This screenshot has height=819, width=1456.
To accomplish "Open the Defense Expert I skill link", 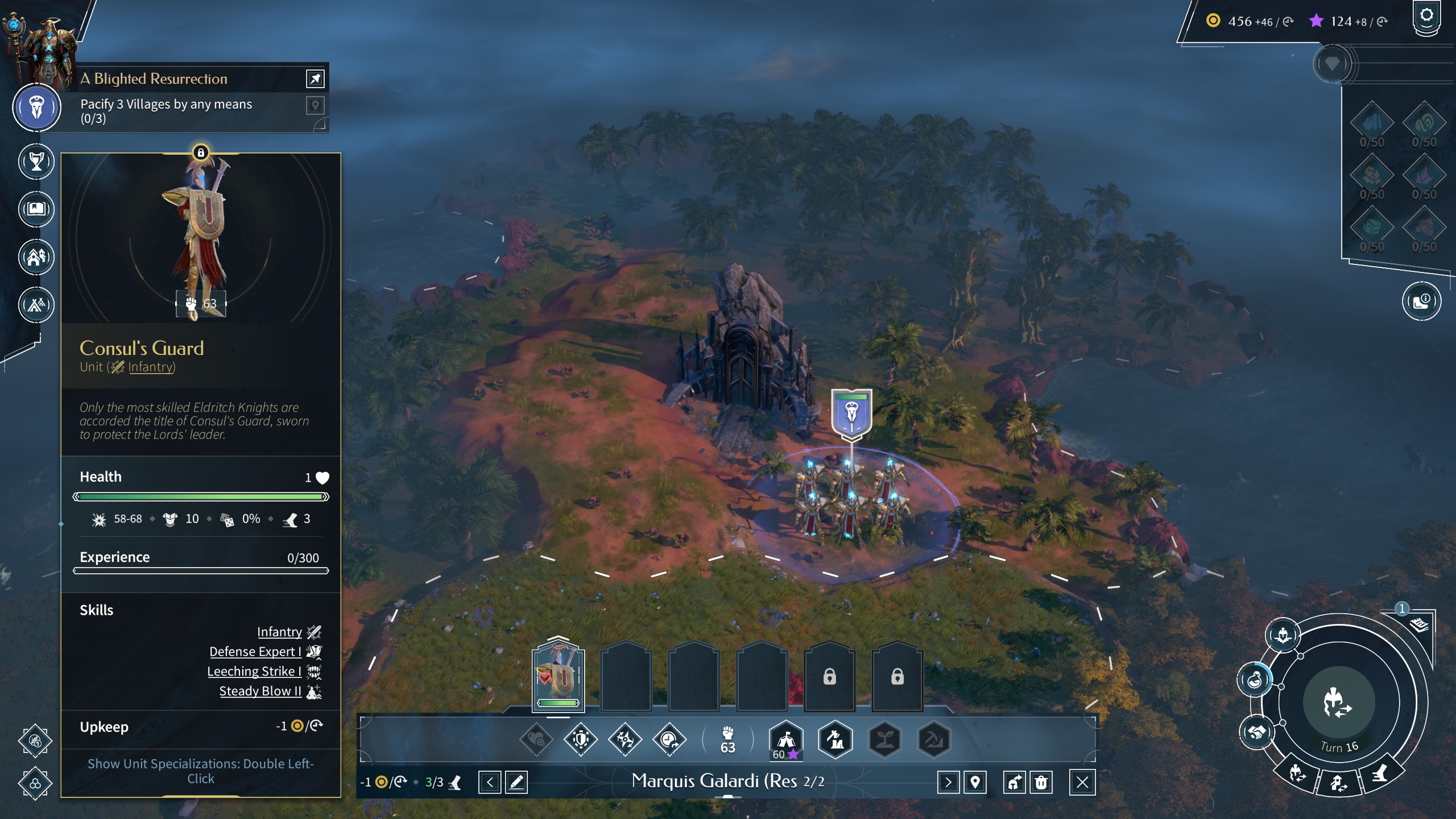I will [255, 651].
